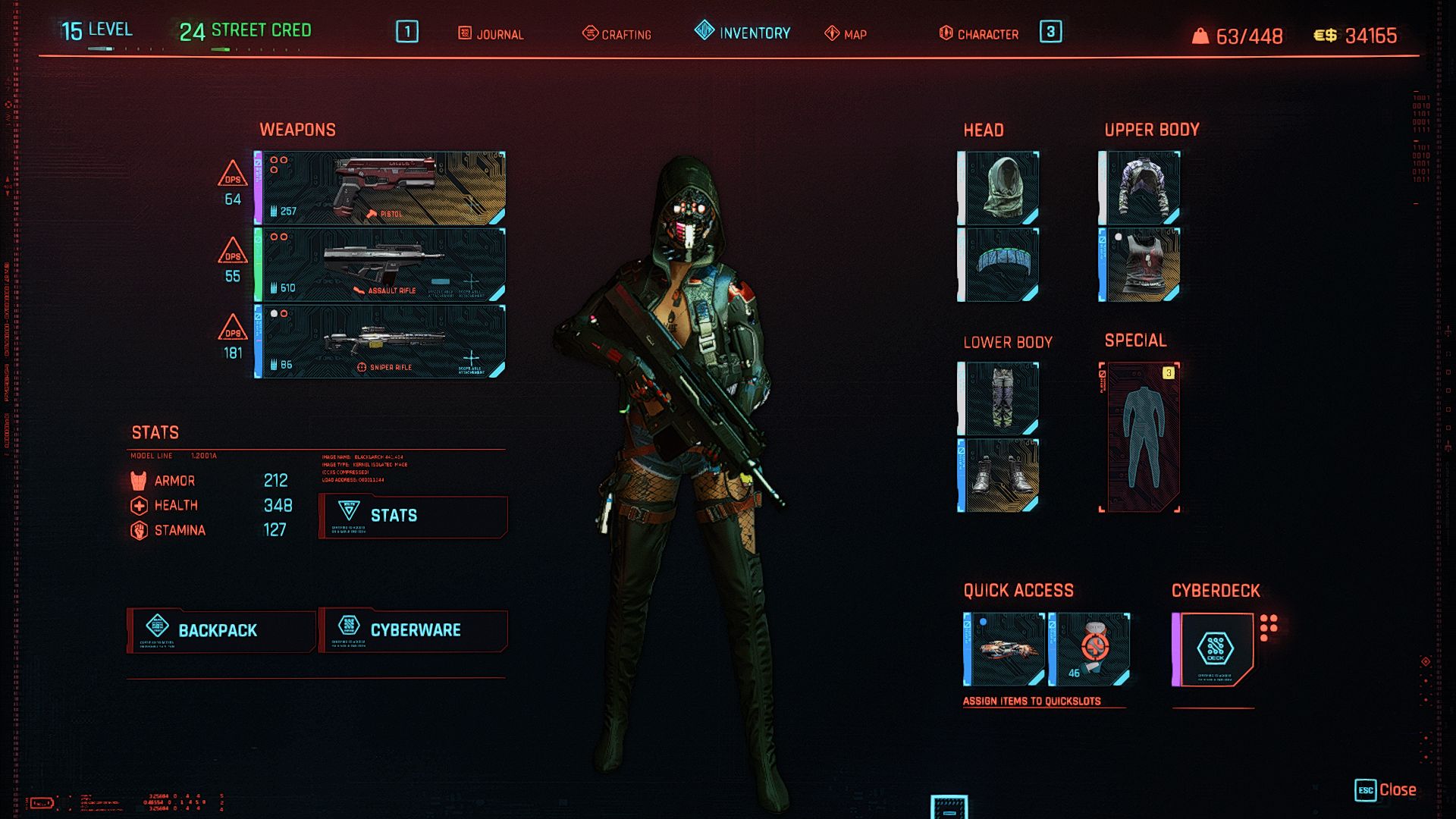1456x819 pixels.
Task: Select the sniper rifle weapon slot
Action: [381, 341]
